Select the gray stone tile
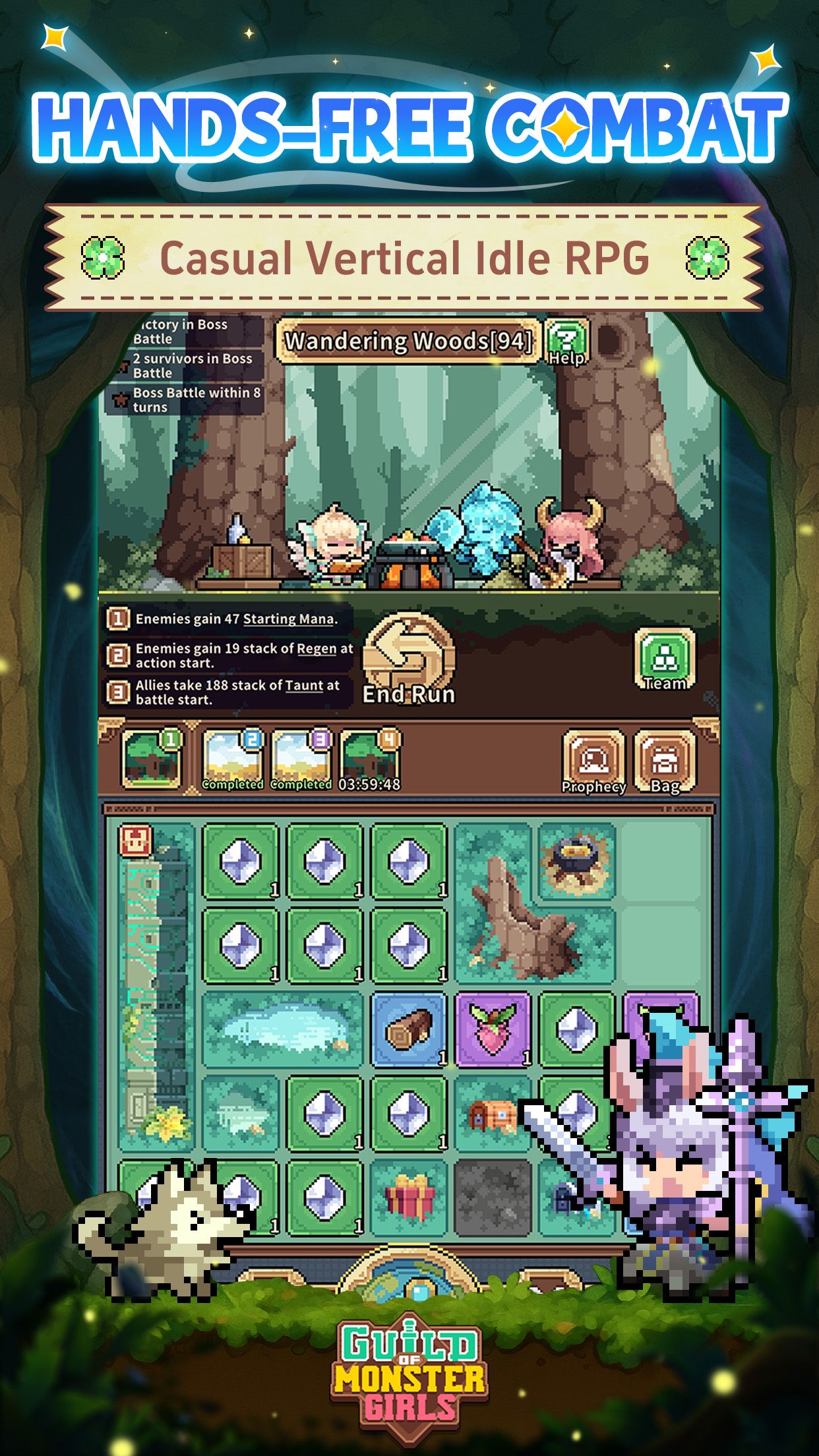 [493, 1198]
